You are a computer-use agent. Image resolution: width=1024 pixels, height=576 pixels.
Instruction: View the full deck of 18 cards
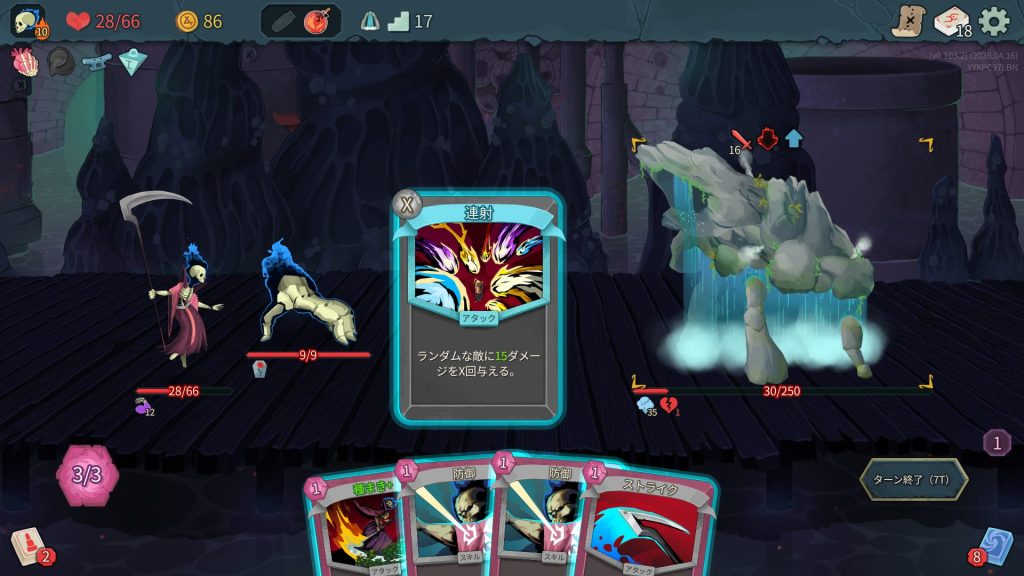click(x=951, y=21)
